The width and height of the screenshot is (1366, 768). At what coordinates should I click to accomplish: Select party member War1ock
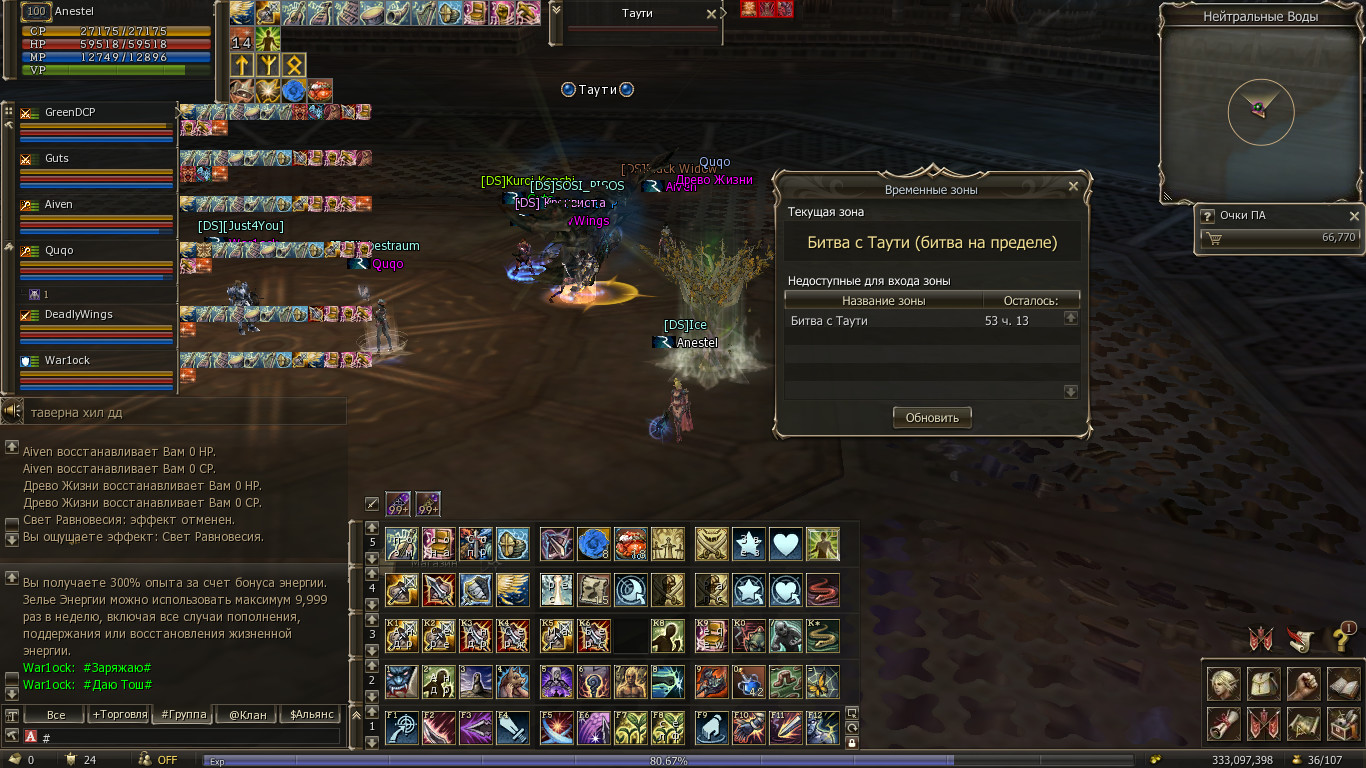point(67,361)
